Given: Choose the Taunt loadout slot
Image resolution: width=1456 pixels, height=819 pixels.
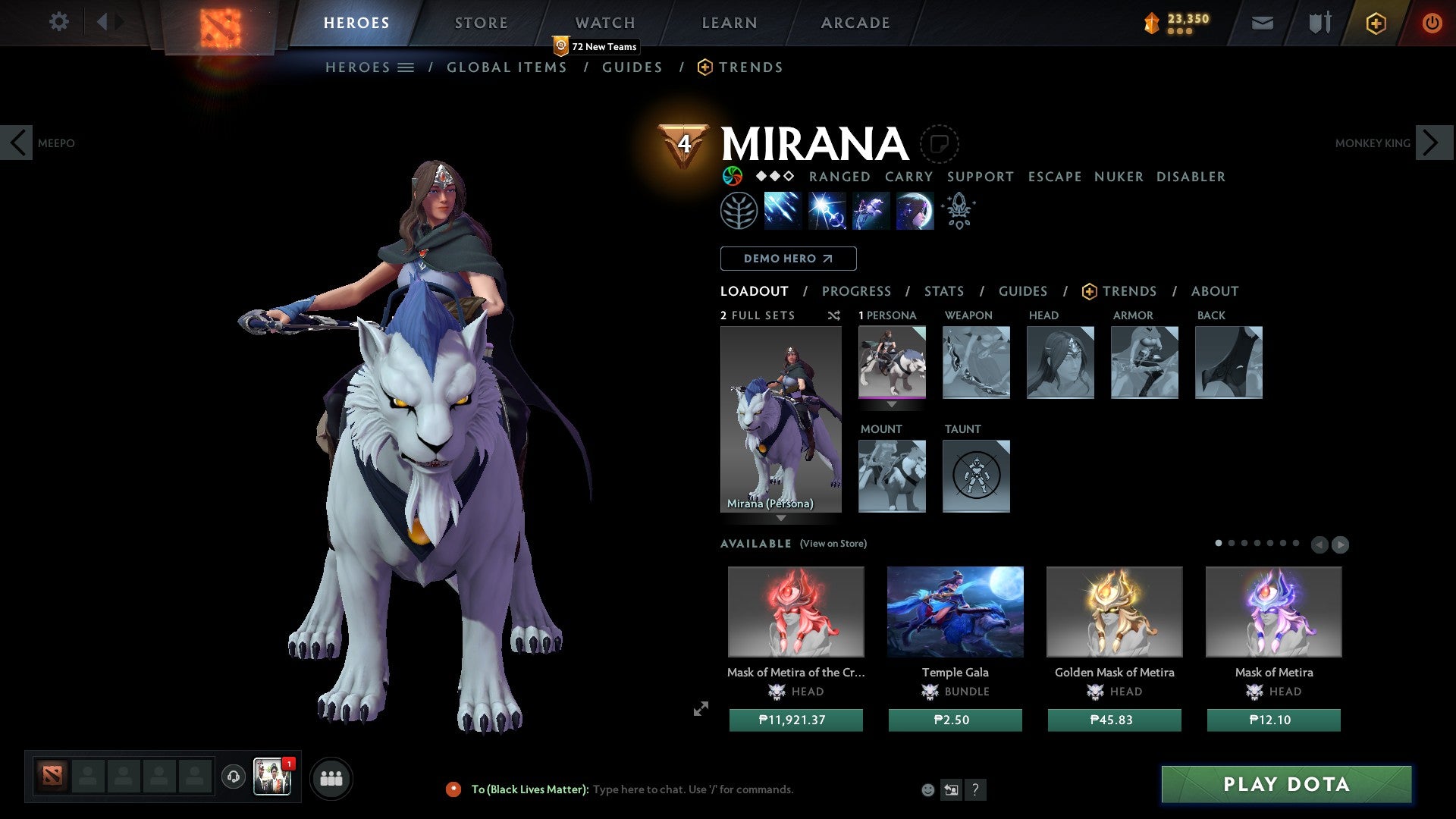Looking at the screenshot, I should pos(976,476).
